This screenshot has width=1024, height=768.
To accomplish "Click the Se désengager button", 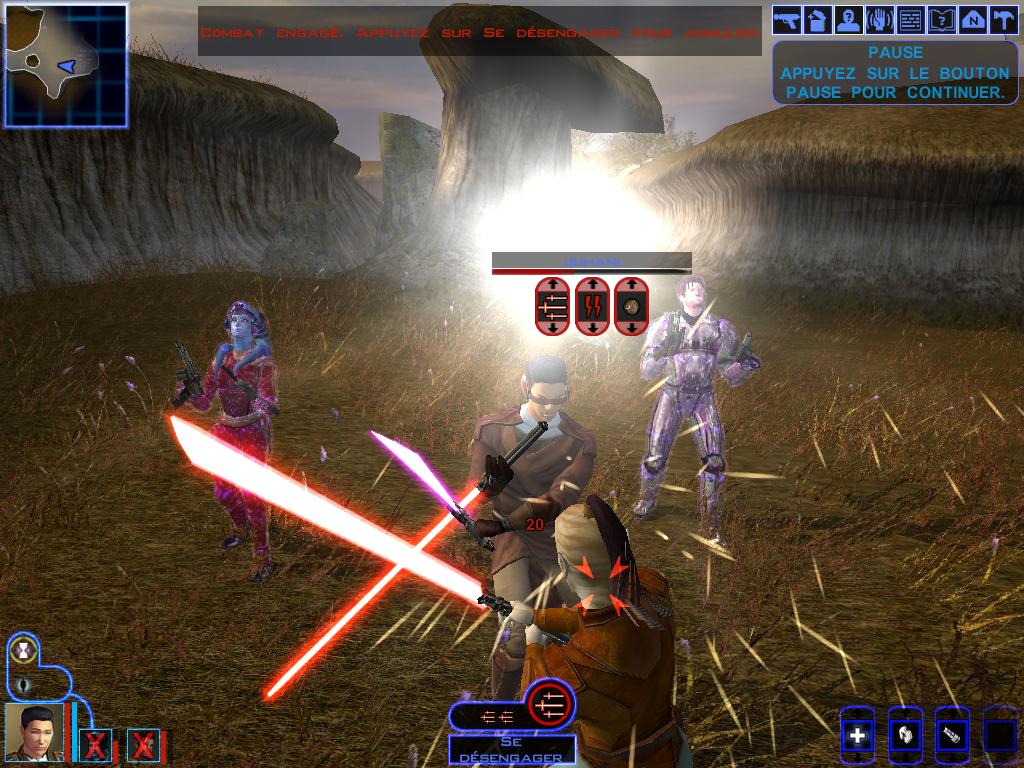I will point(511,748).
